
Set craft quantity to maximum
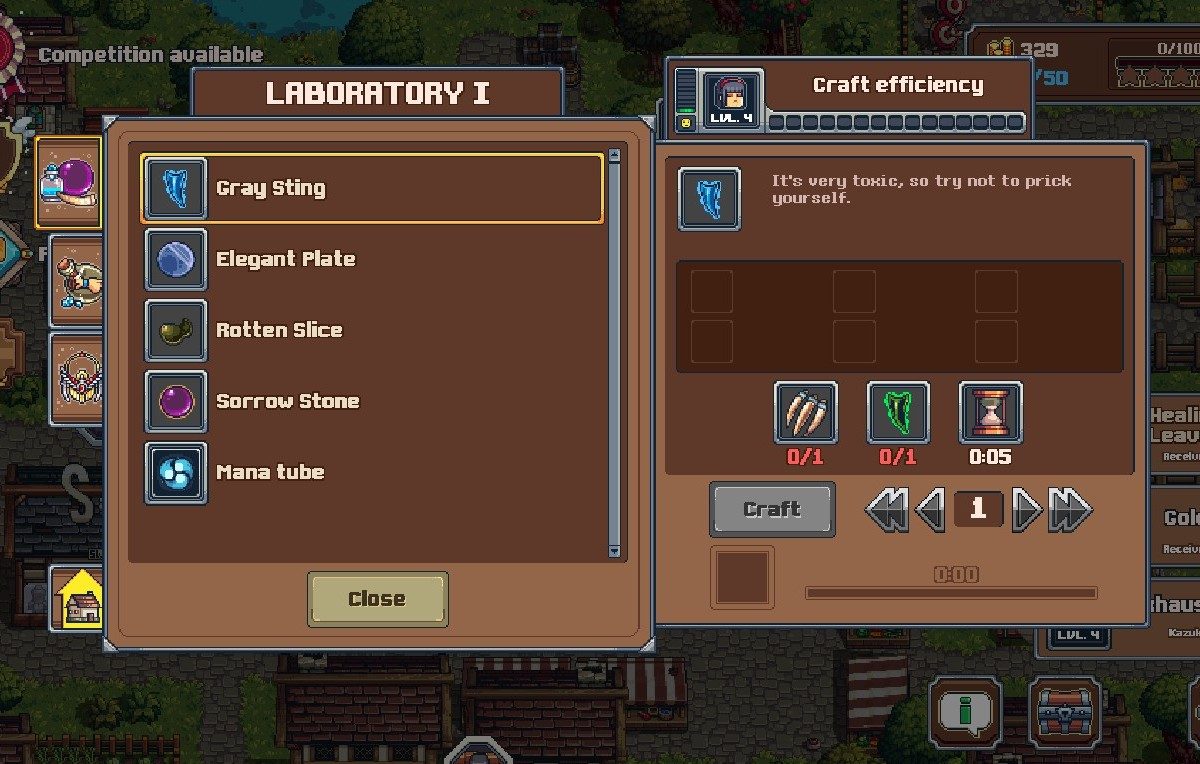1070,510
